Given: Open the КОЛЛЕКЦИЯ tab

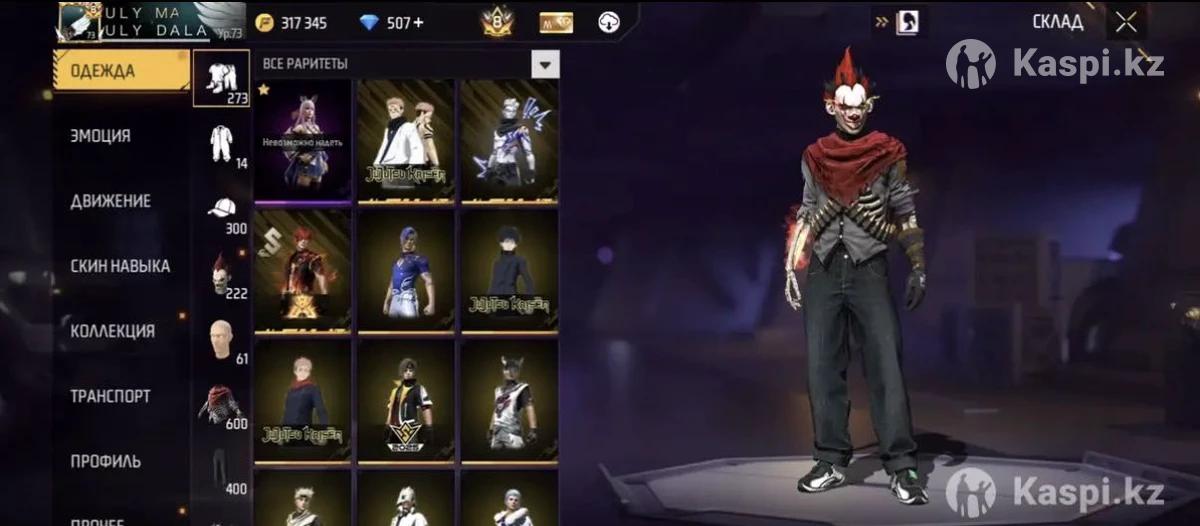Looking at the screenshot, I should tap(112, 331).
